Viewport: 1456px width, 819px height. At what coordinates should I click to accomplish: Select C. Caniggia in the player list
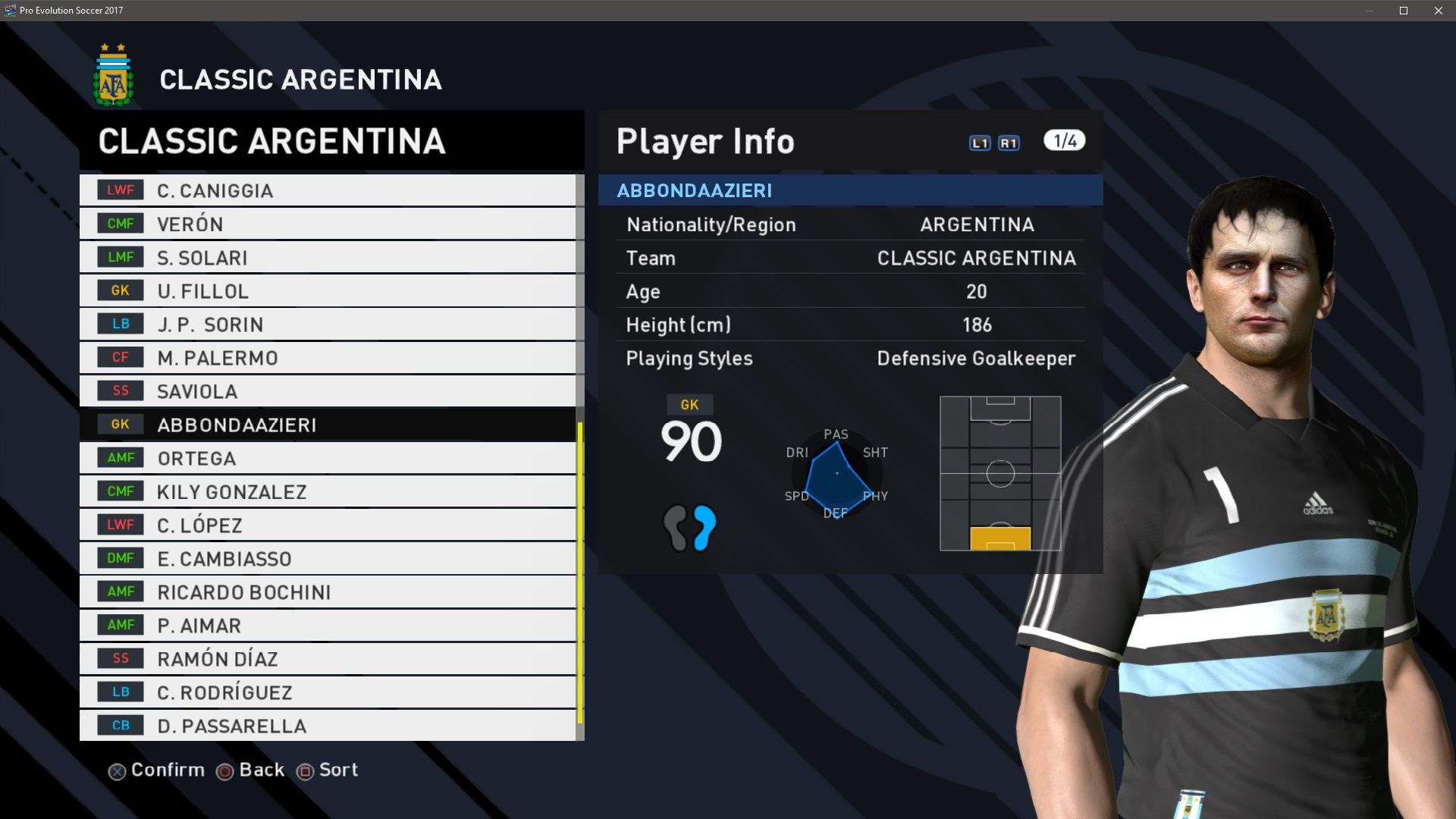coord(328,190)
